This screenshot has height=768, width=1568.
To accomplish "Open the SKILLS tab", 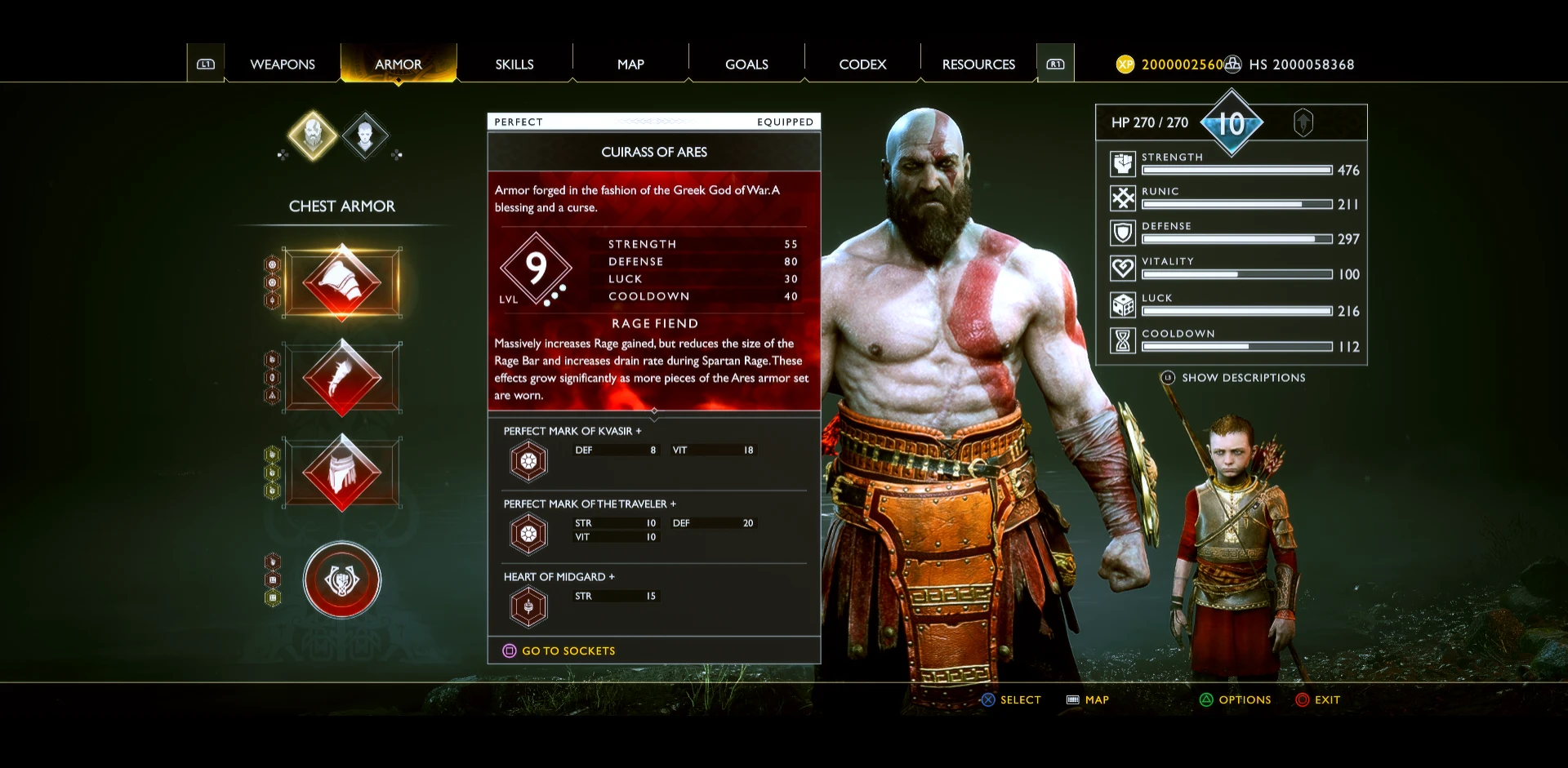I will point(514,64).
